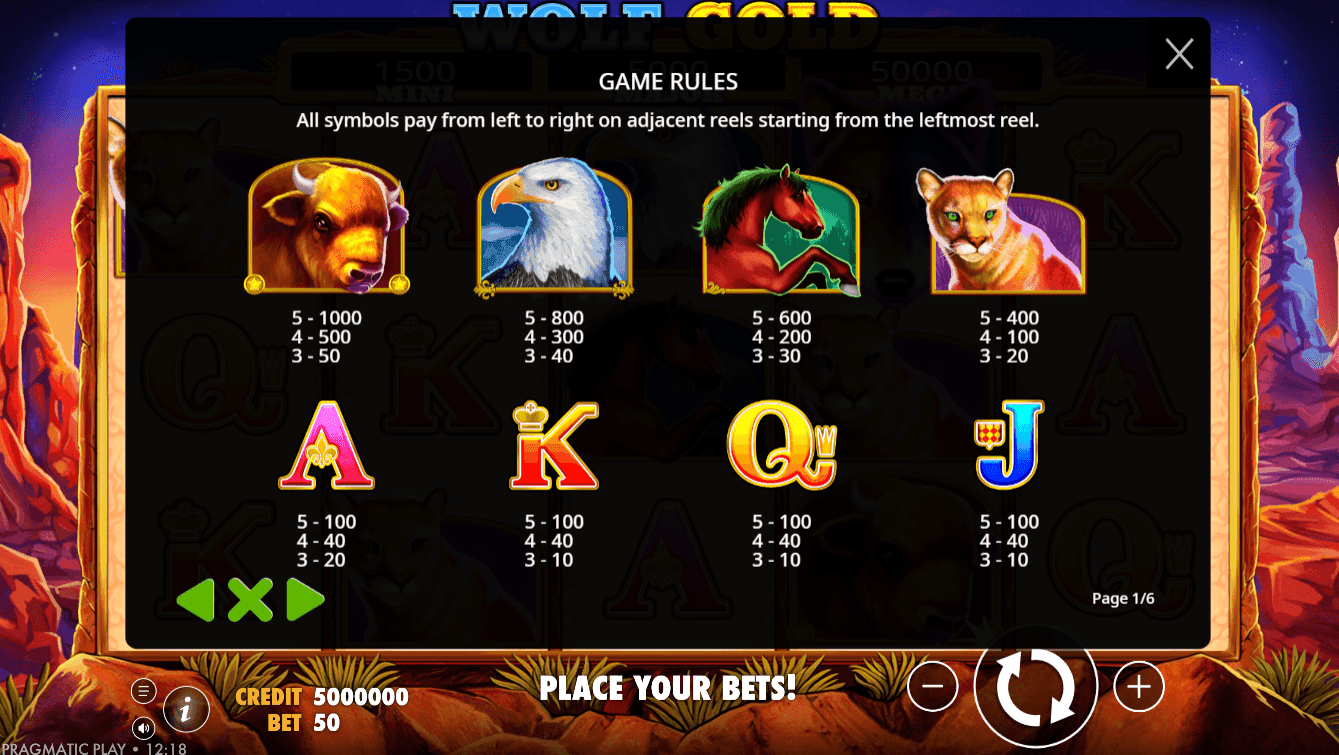
Task: Dismiss Game Rules via top-right X
Action: click(x=1178, y=55)
